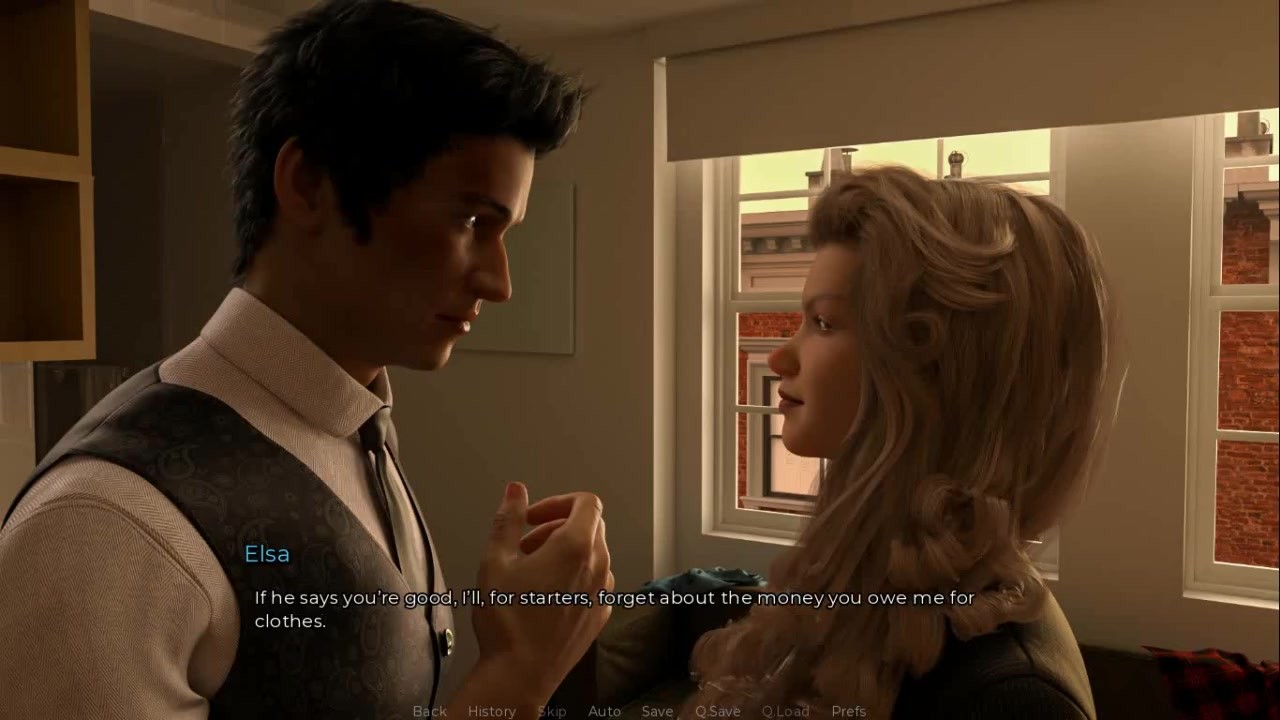Open the Save game screen
The image size is (1280, 720).
point(657,711)
